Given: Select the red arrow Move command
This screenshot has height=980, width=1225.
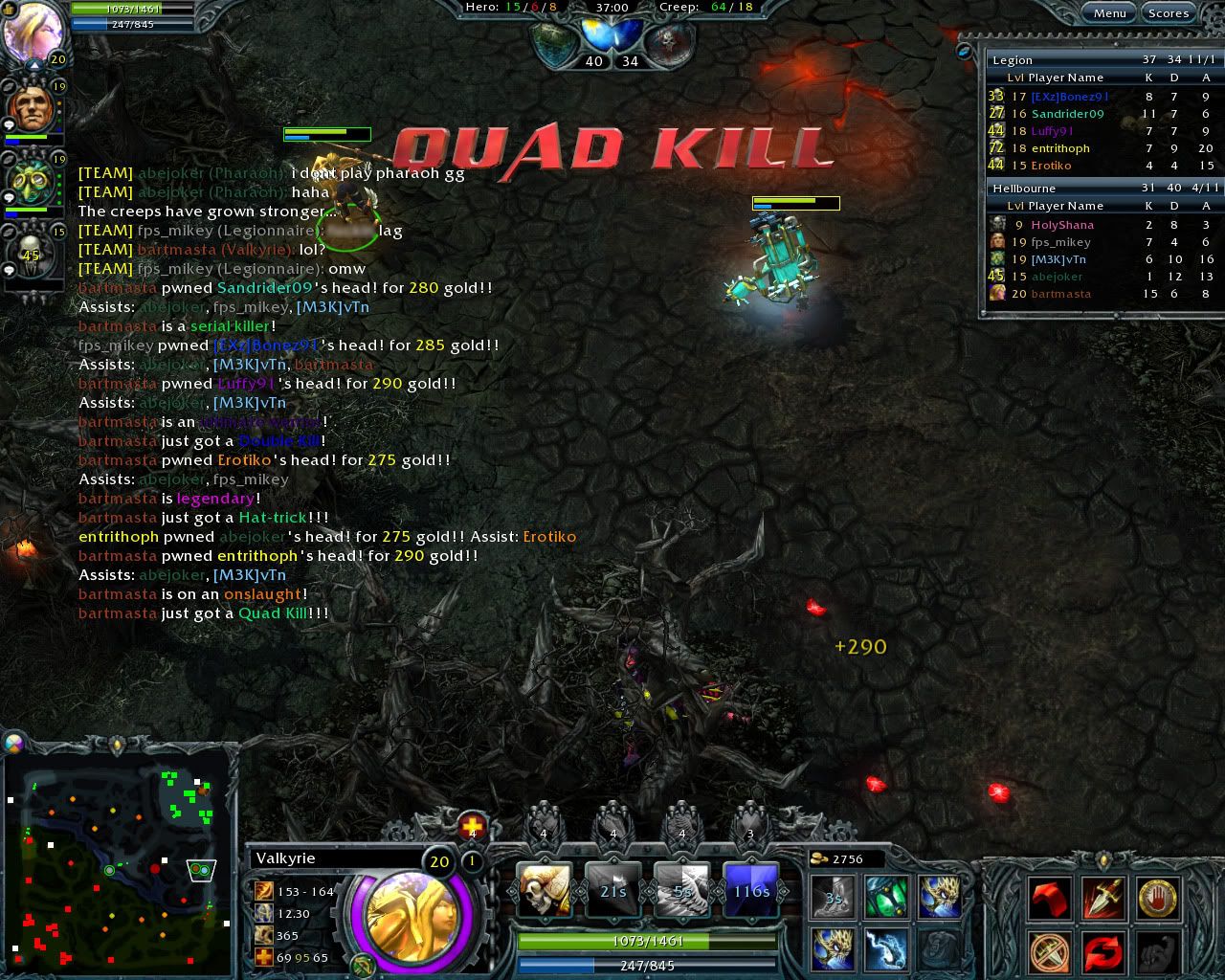Looking at the screenshot, I should (1049, 898).
